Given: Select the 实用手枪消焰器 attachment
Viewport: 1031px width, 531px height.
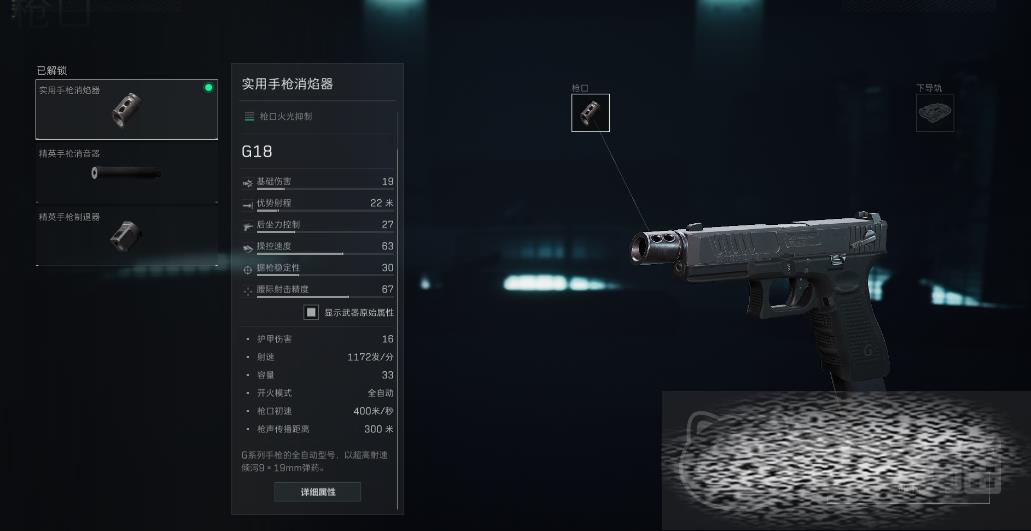Looking at the screenshot, I should [126, 110].
